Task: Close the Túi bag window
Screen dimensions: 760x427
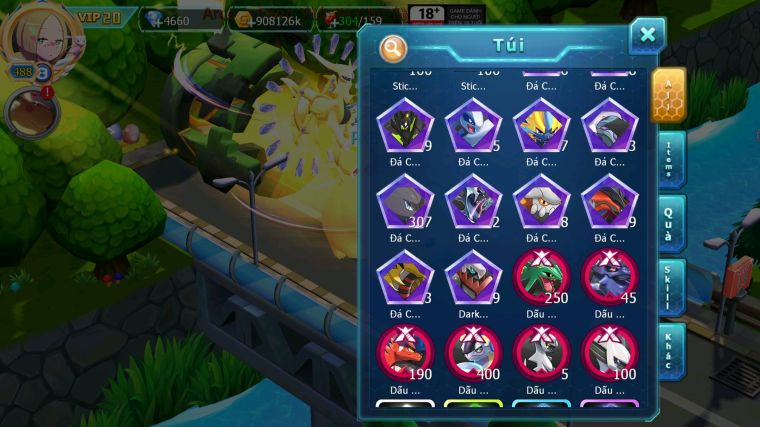Action: [647, 36]
